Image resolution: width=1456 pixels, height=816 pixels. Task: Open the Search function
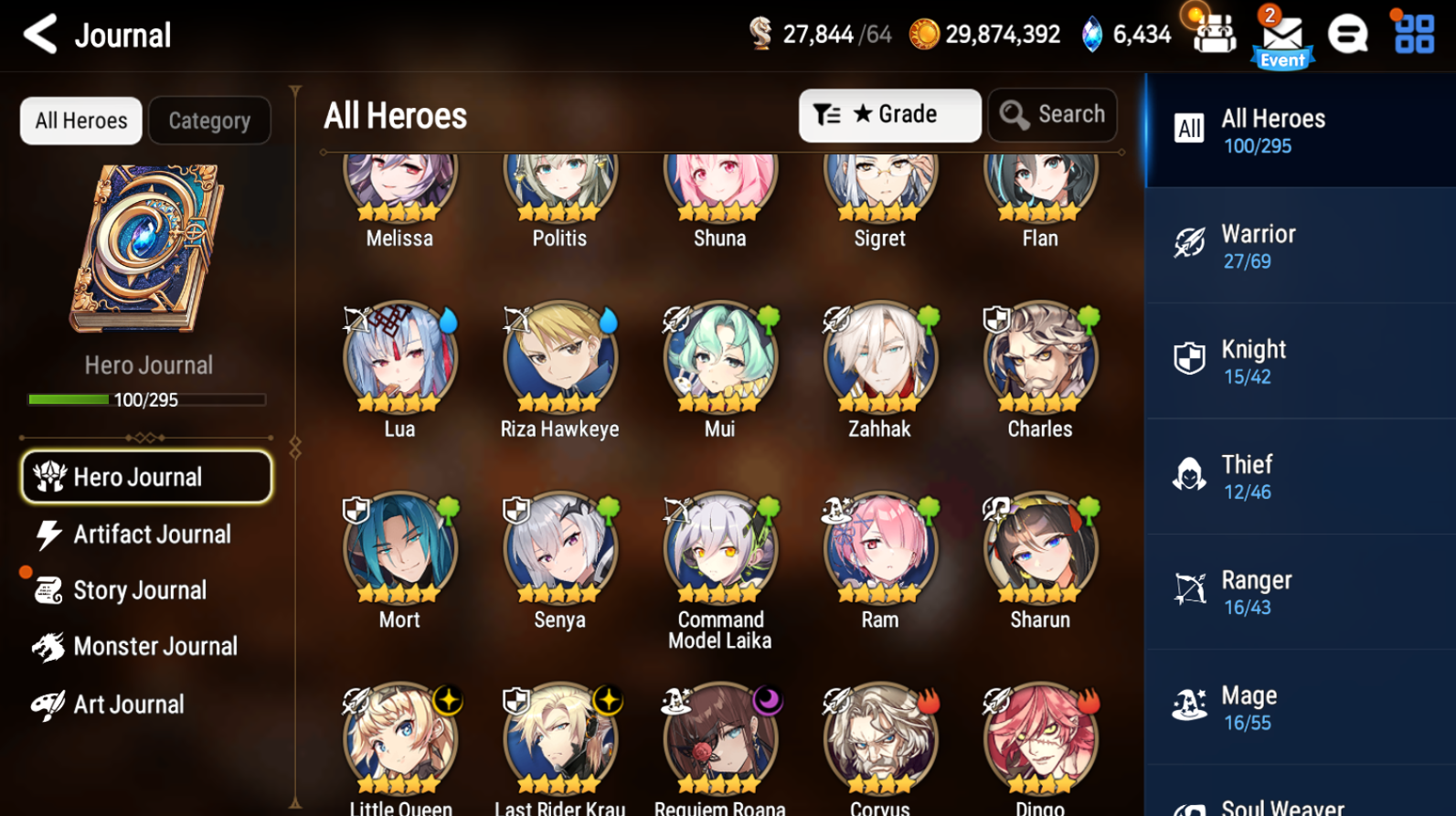tap(1052, 114)
